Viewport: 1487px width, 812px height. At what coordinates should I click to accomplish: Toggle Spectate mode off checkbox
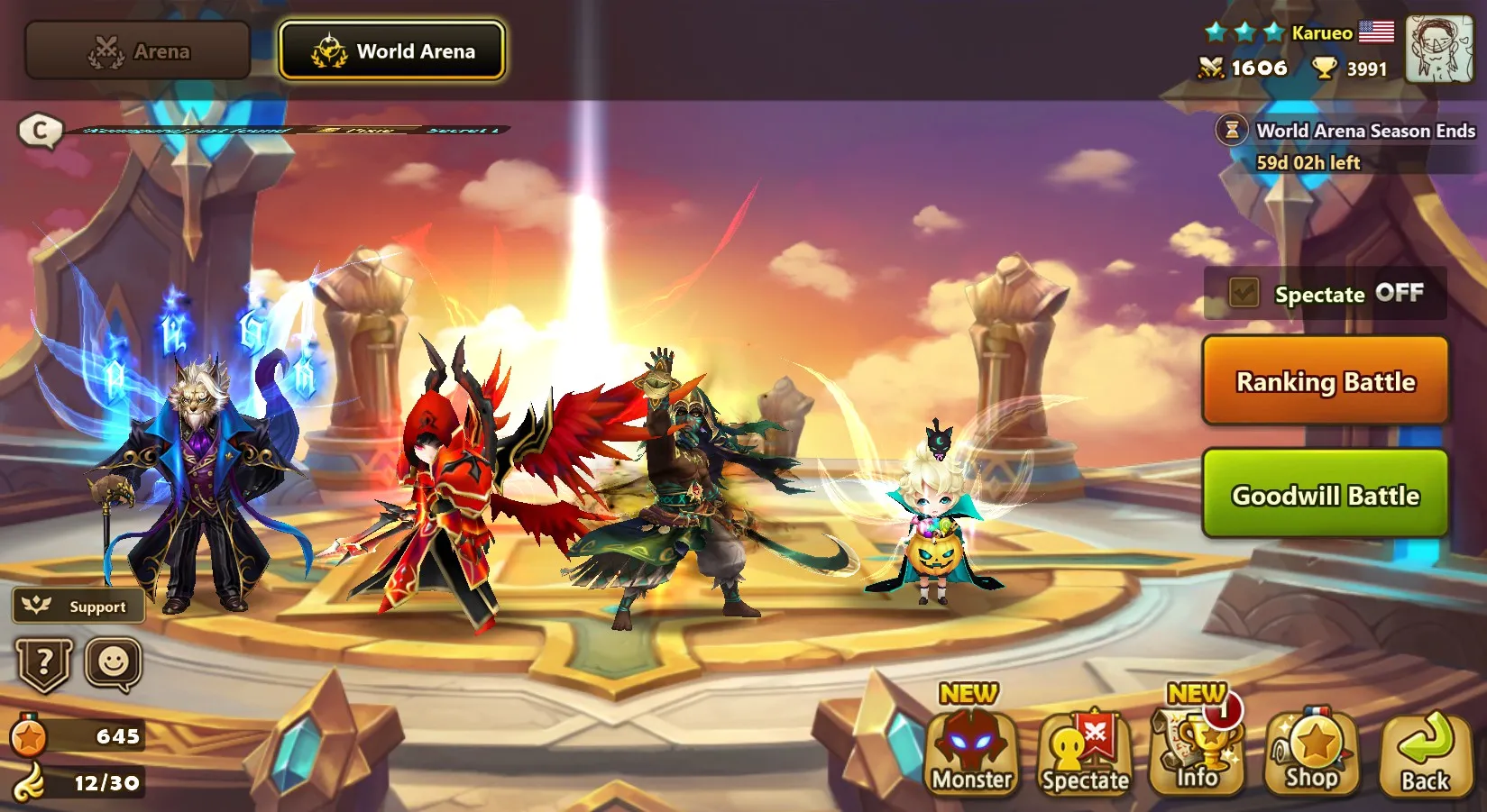coord(1244,293)
